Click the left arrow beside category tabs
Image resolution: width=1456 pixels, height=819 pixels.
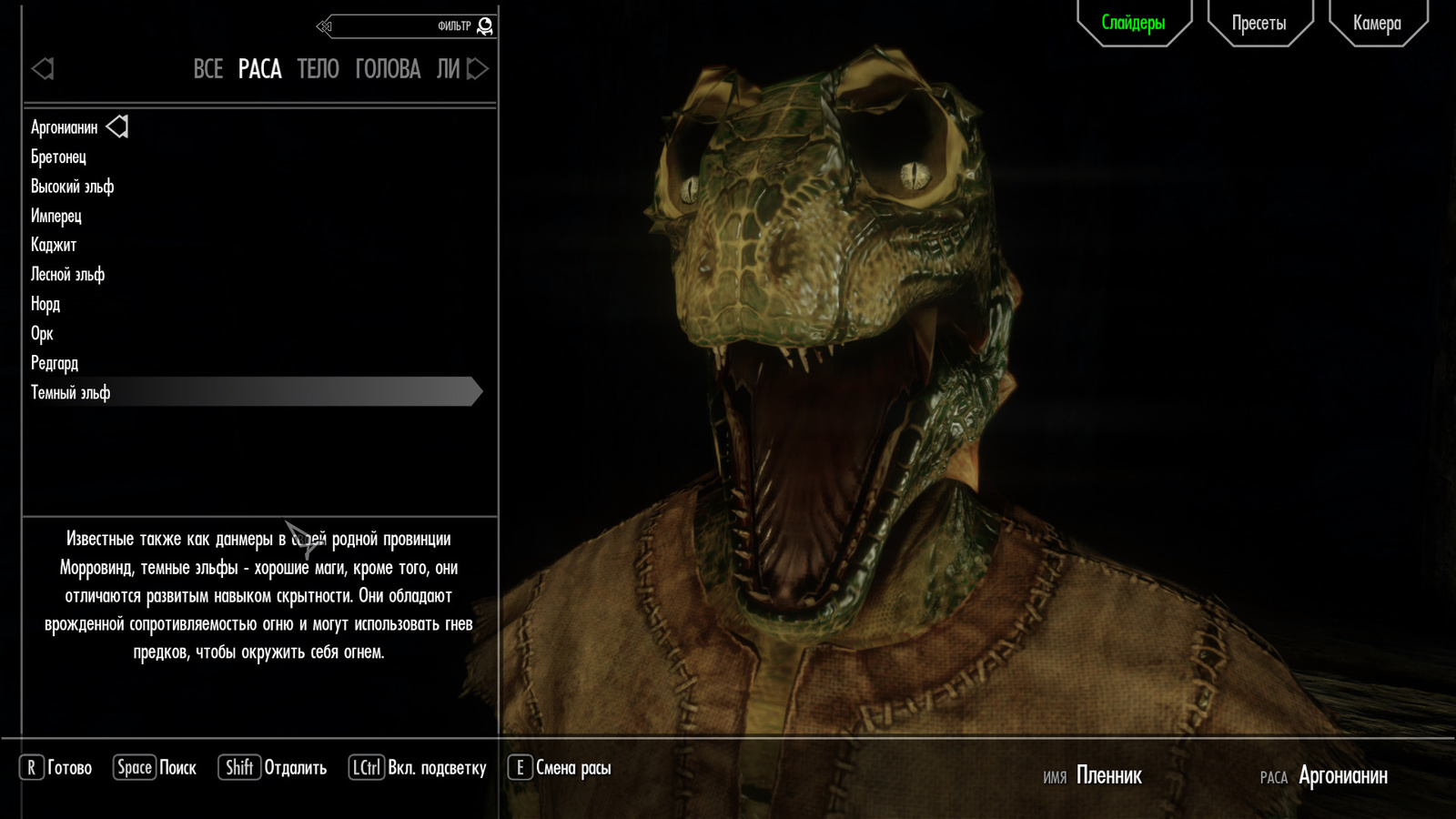(x=43, y=69)
